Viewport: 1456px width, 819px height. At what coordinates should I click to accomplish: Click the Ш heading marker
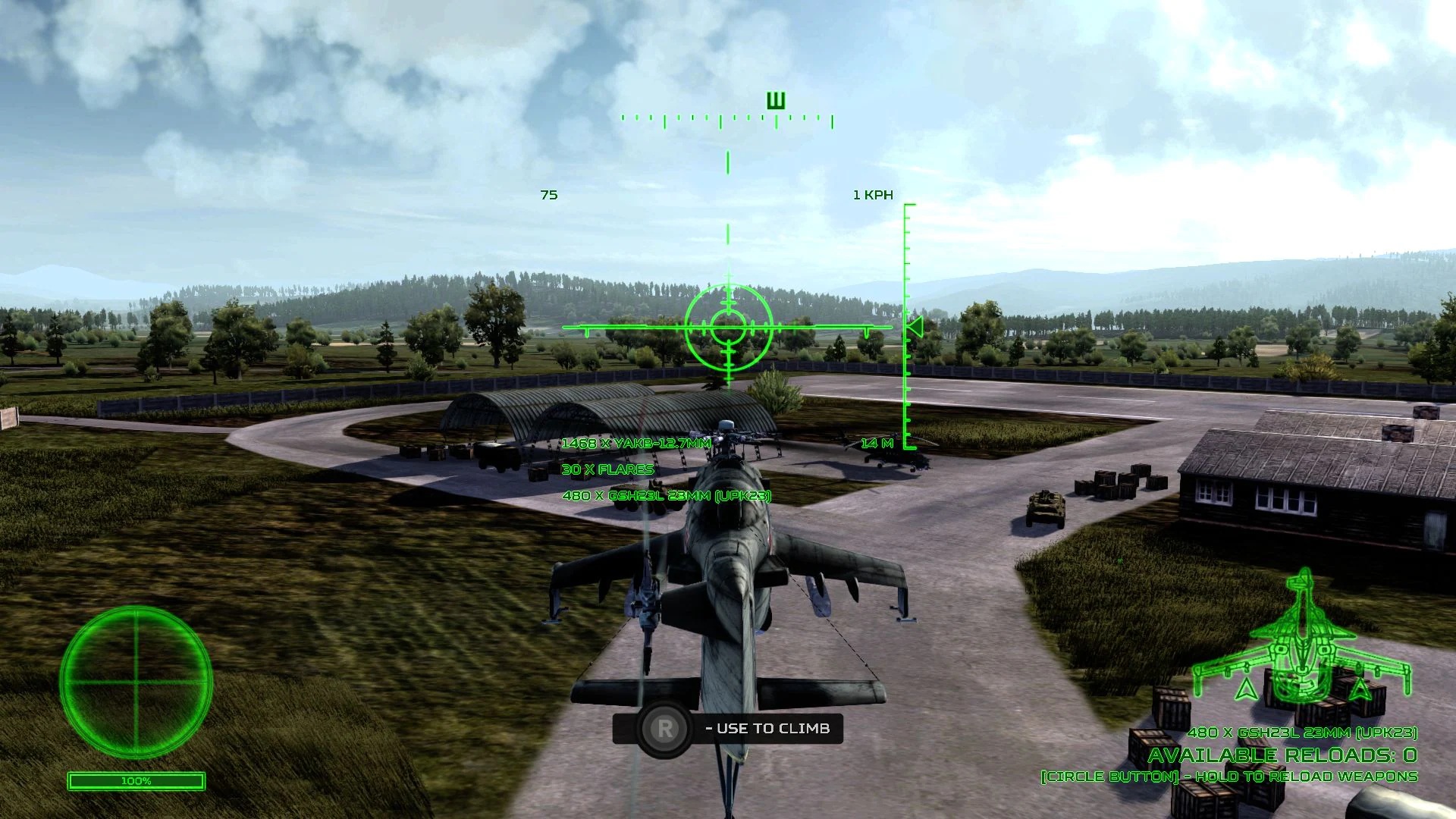point(774,99)
